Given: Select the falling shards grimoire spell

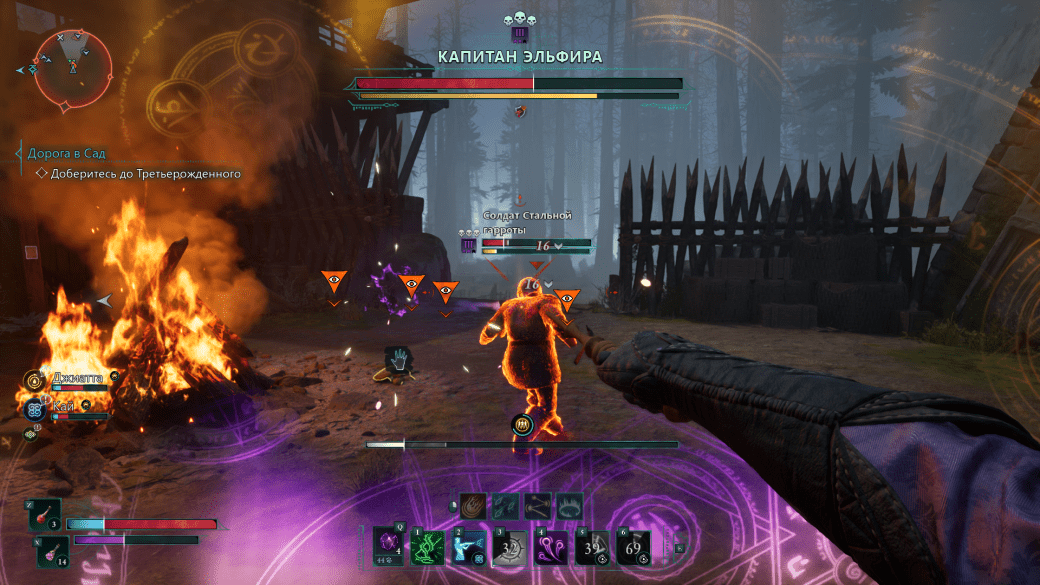Looking at the screenshot, I should click(x=506, y=505).
